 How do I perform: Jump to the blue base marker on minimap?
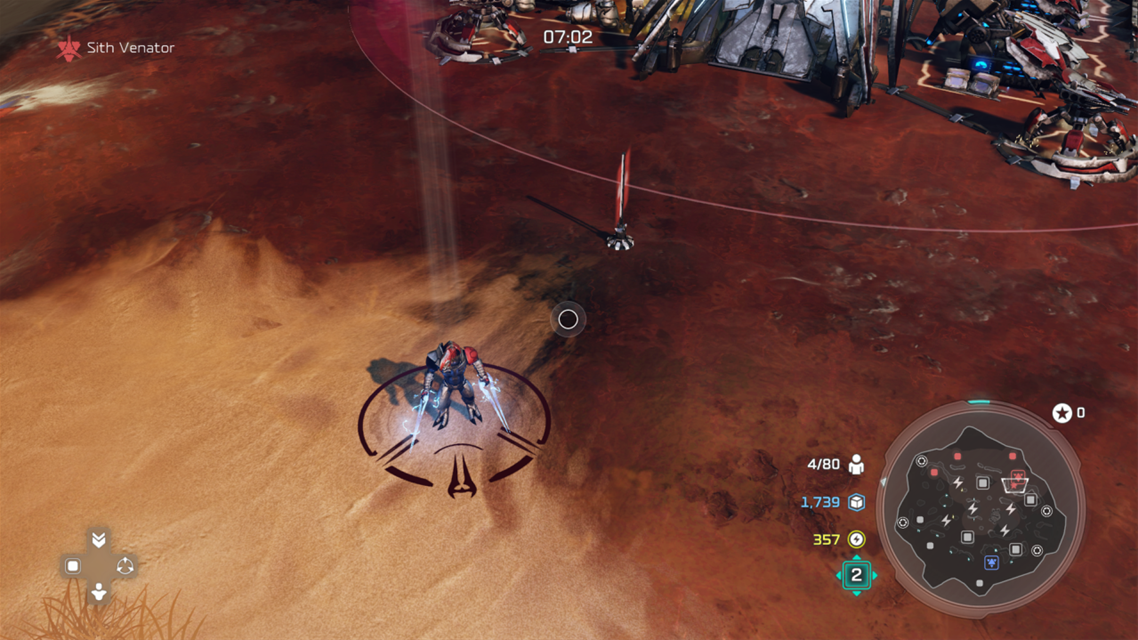click(x=991, y=563)
